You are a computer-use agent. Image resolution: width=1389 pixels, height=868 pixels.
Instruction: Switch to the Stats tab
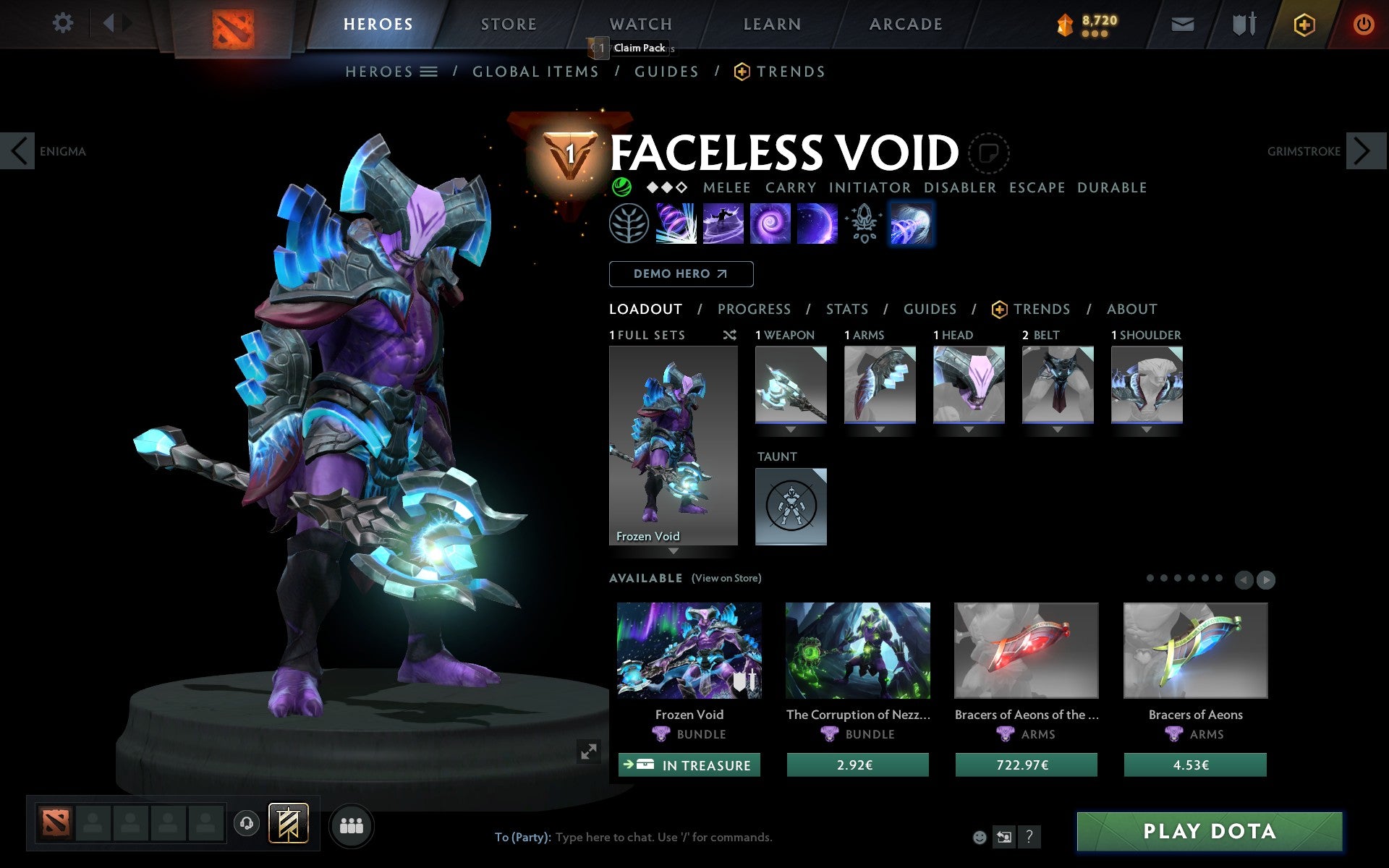(x=846, y=309)
